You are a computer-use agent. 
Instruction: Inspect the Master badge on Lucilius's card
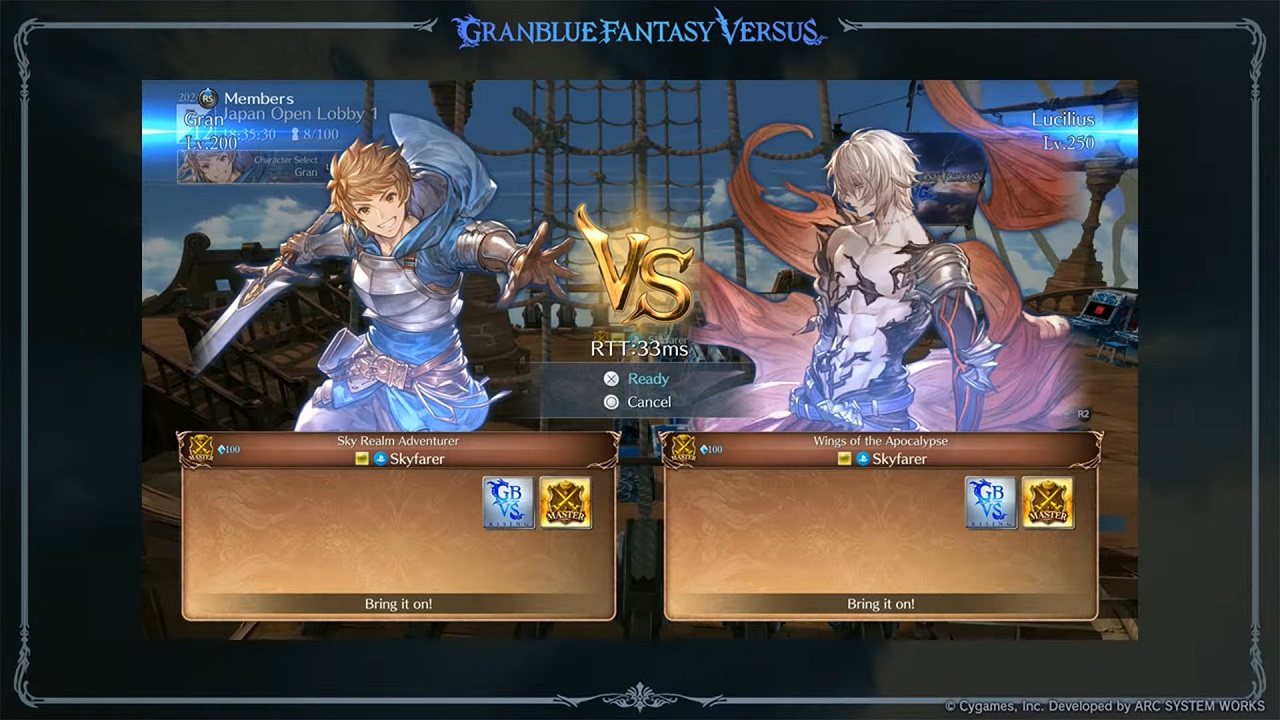tap(1047, 503)
